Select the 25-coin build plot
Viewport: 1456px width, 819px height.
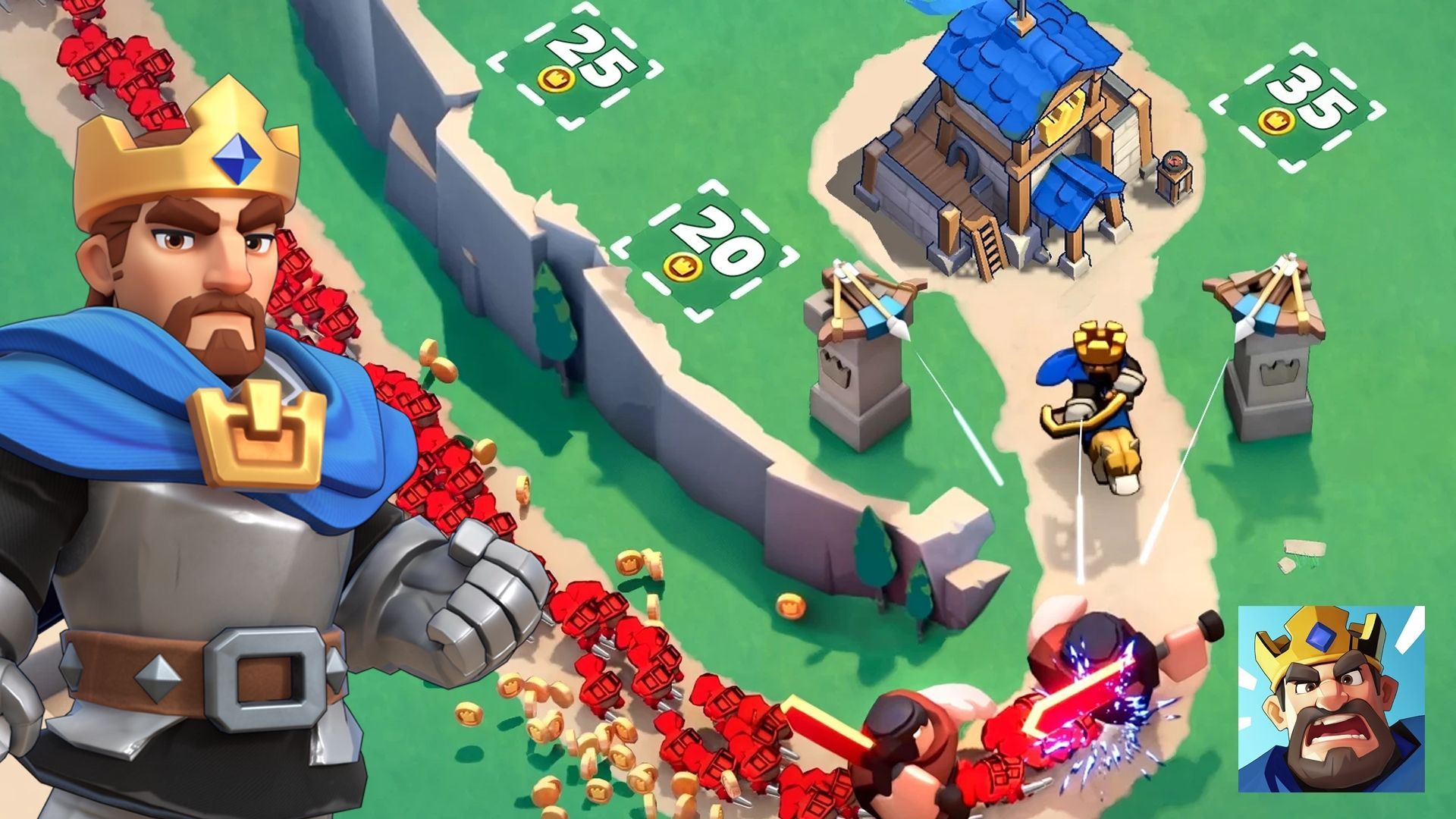[x=575, y=65]
